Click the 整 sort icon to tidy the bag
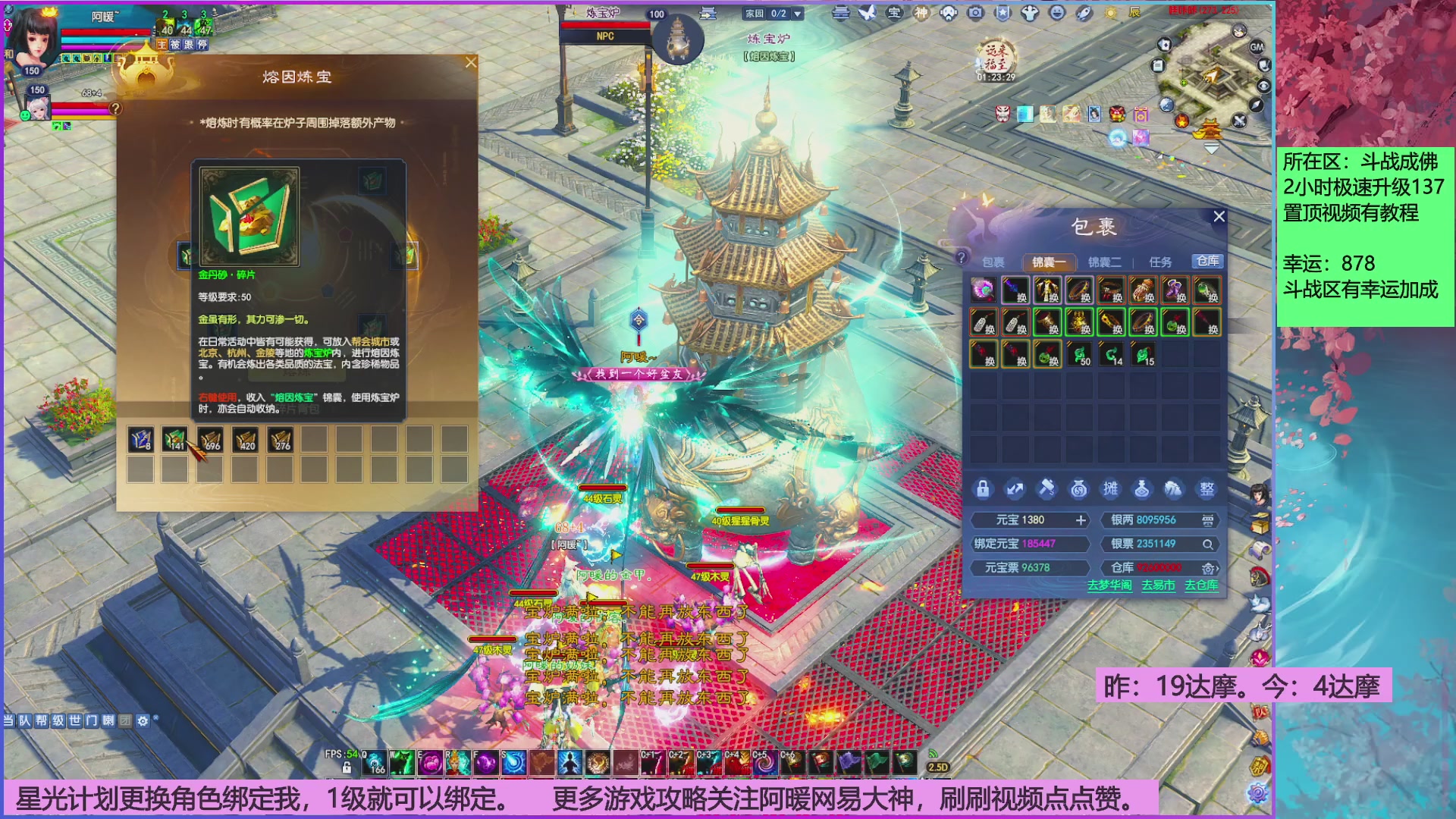Image resolution: width=1456 pixels, height=819 pixels. pos(1207,489)
